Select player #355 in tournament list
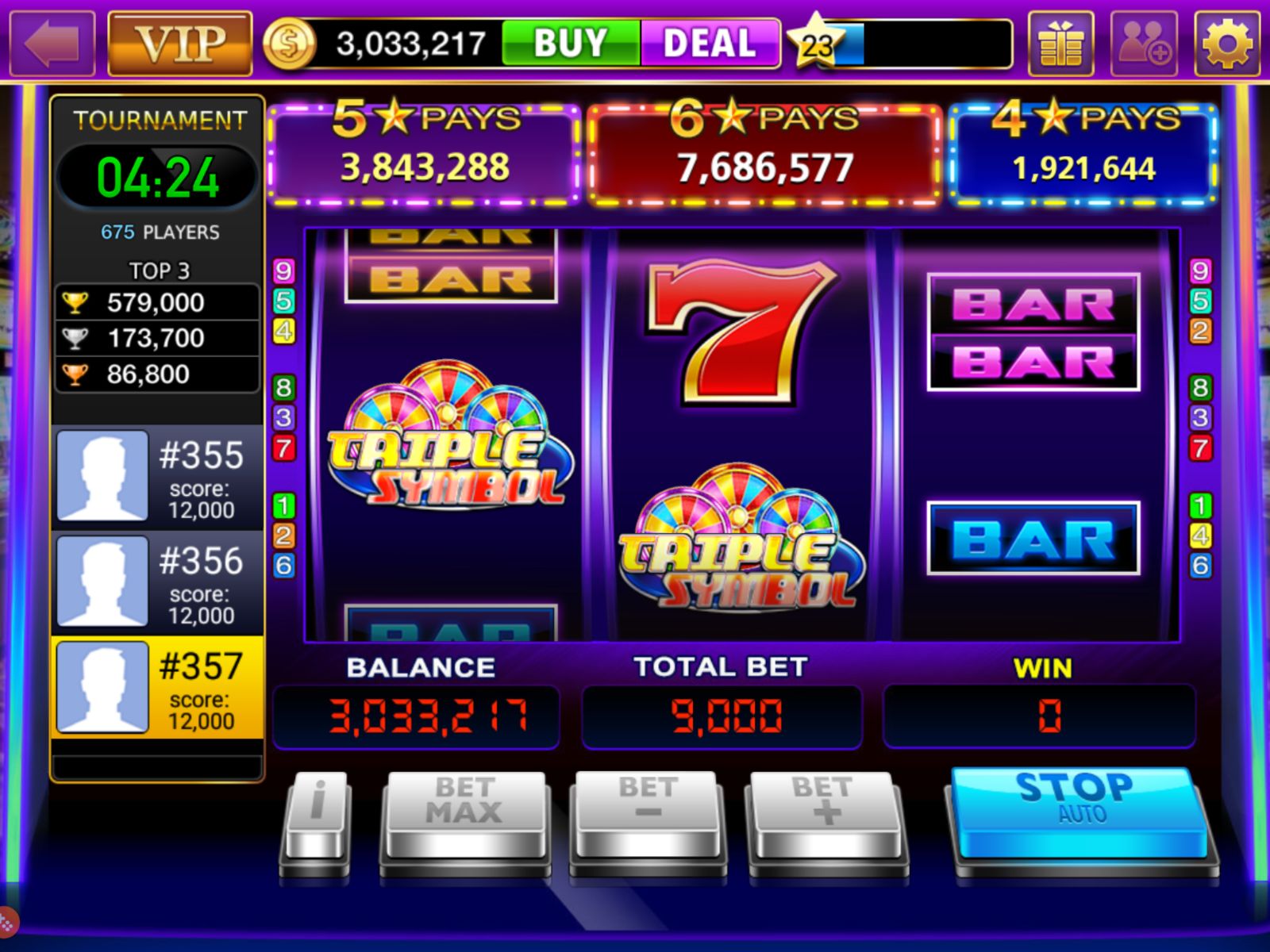The width and height of the screenshot is (1270, 952). [156, 474]
